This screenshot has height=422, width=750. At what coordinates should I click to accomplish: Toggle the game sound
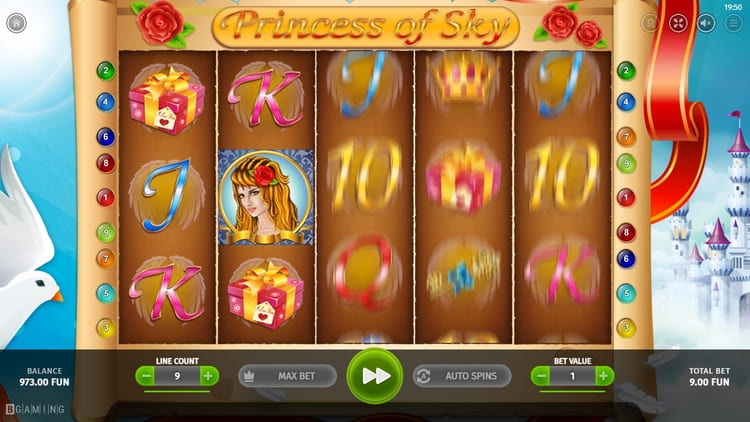(x=706, y=23)
